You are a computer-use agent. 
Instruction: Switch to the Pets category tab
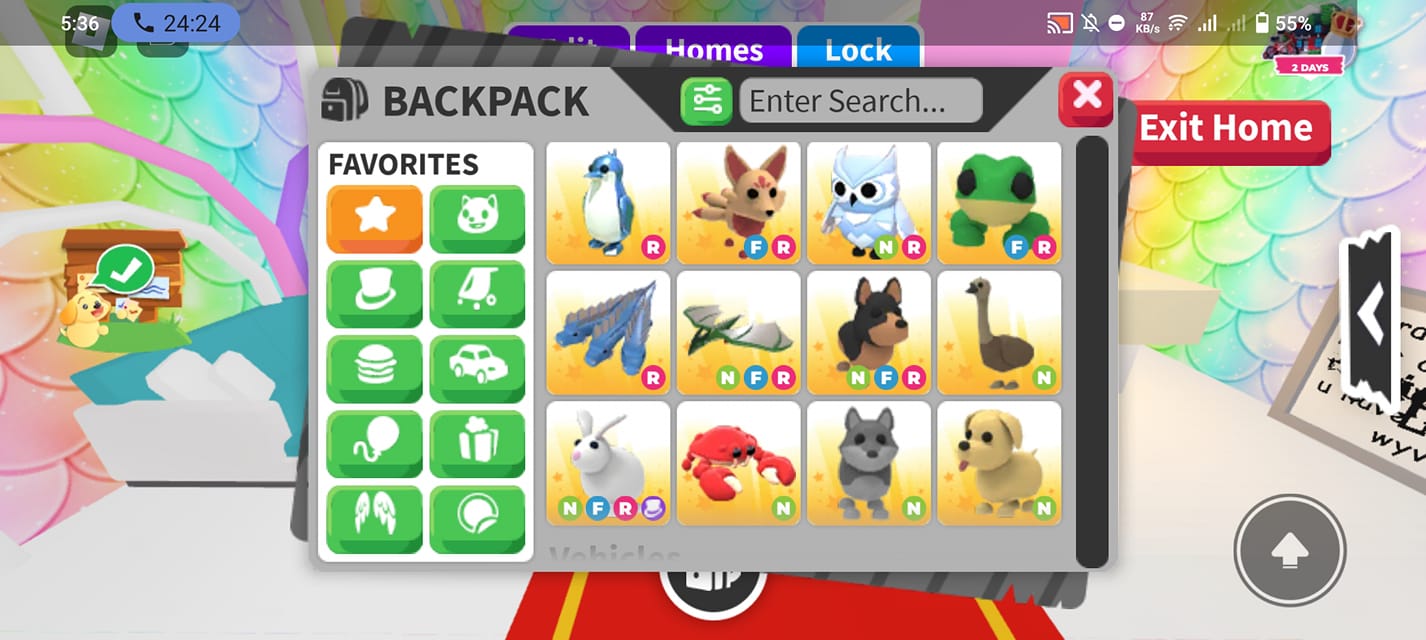coord(477,218)
